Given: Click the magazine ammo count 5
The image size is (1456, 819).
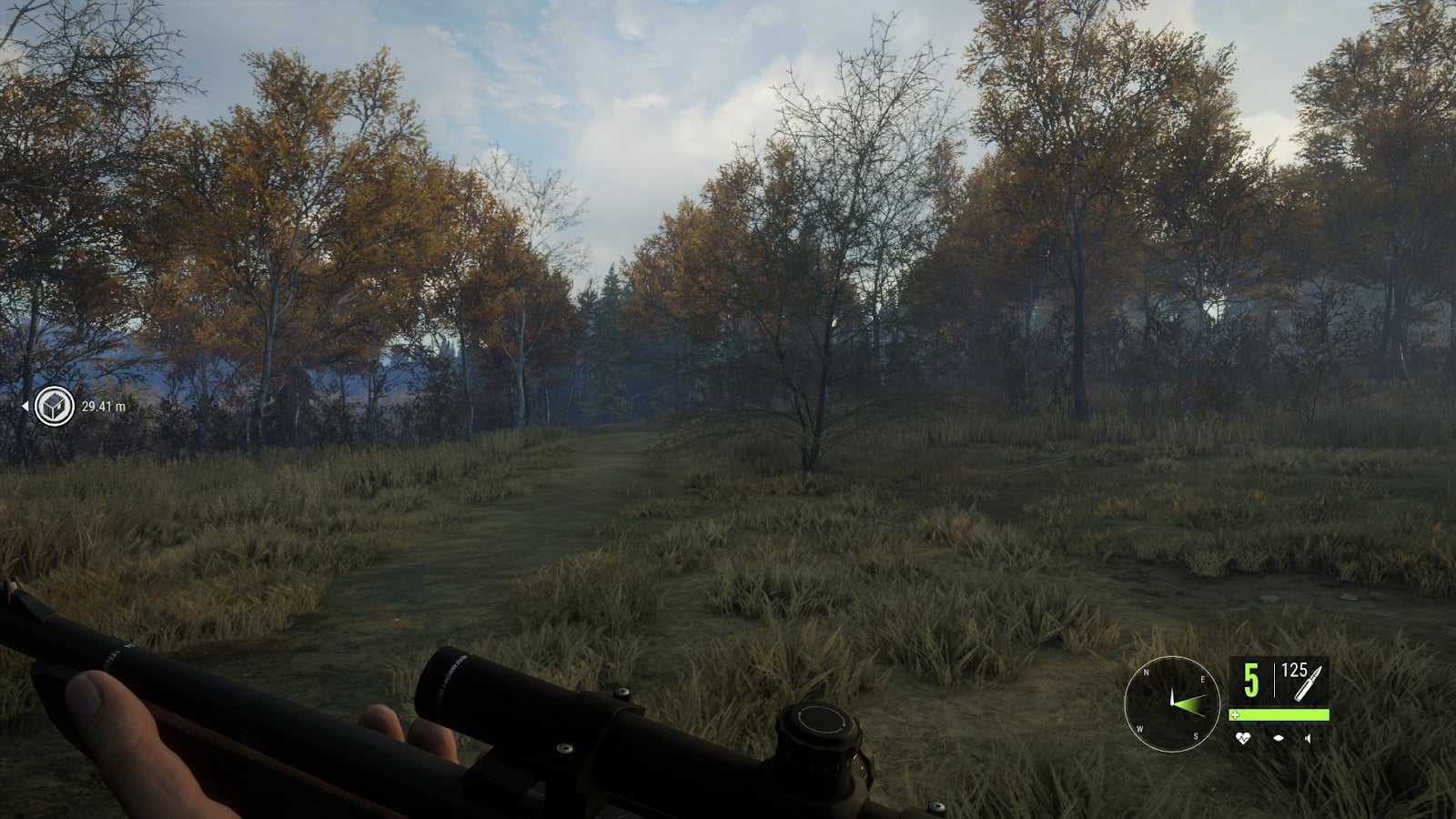Looking at the screenshot, I should click(x=1251, y=679).
